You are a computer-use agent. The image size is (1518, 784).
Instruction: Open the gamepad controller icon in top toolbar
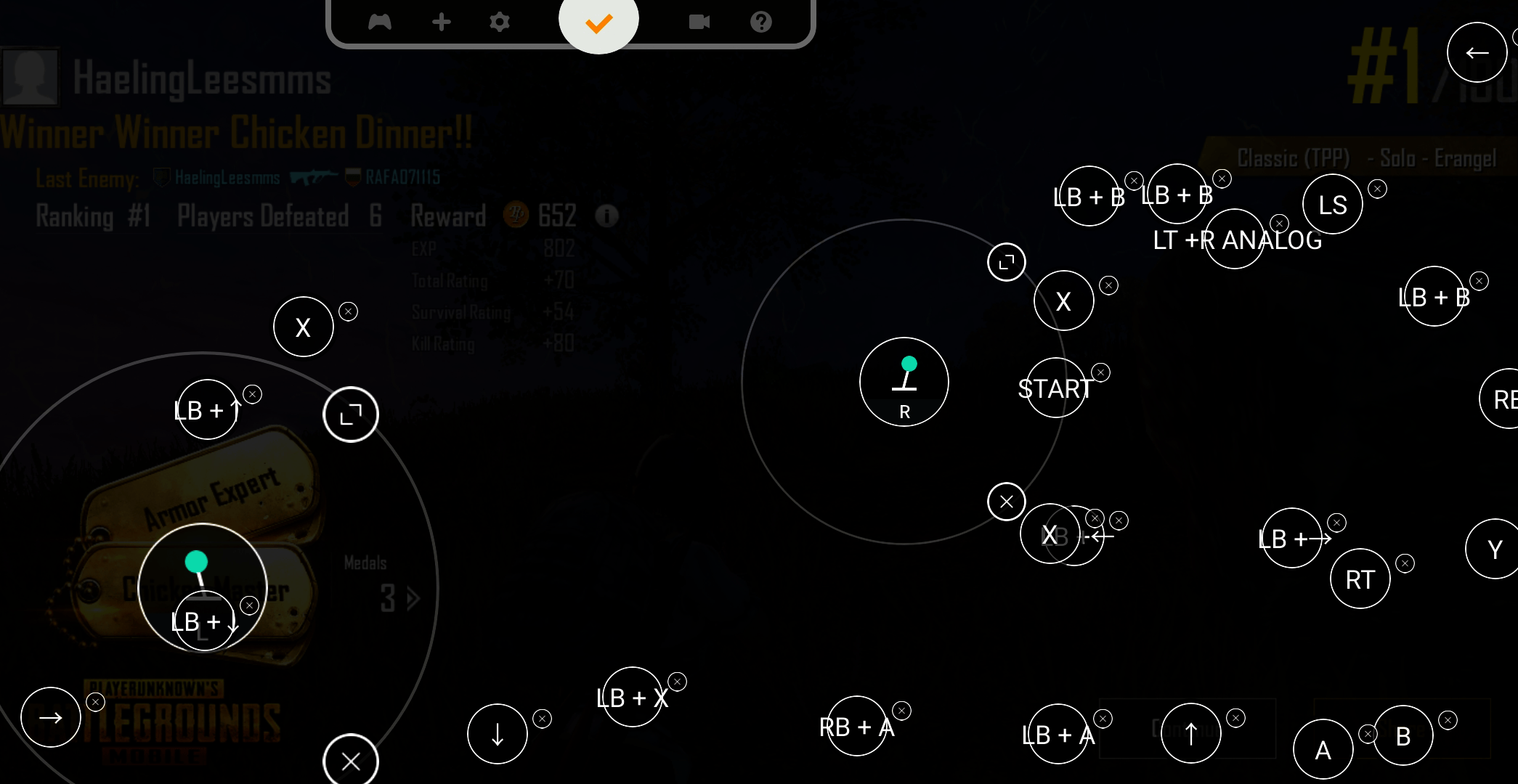pos(381,22)
